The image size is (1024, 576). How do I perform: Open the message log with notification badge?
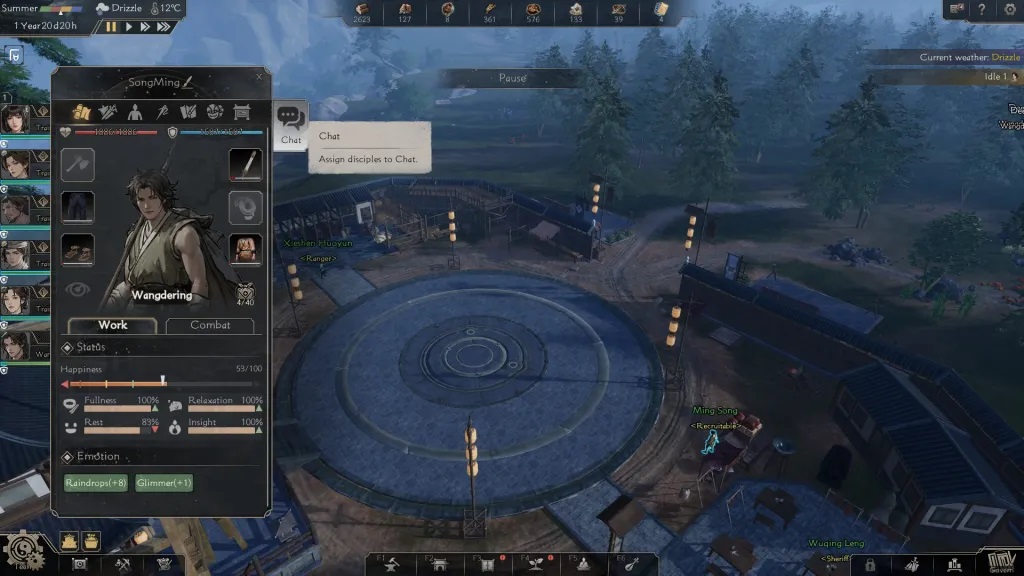click(x=958, y=9)
